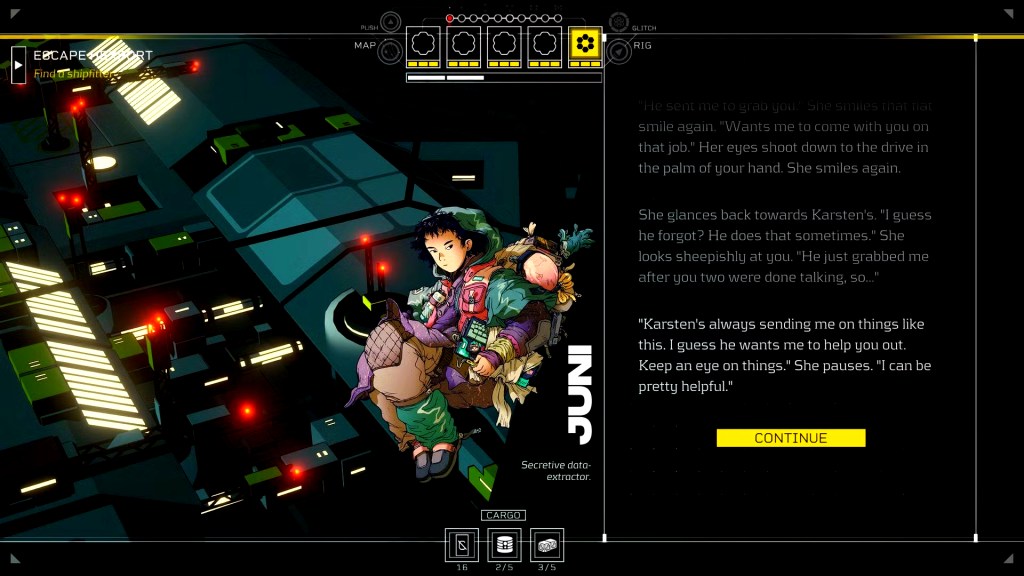The image size is (1024, 576).
Task: Select the highlighted yellow dice slot
Action: click(585, 45)
